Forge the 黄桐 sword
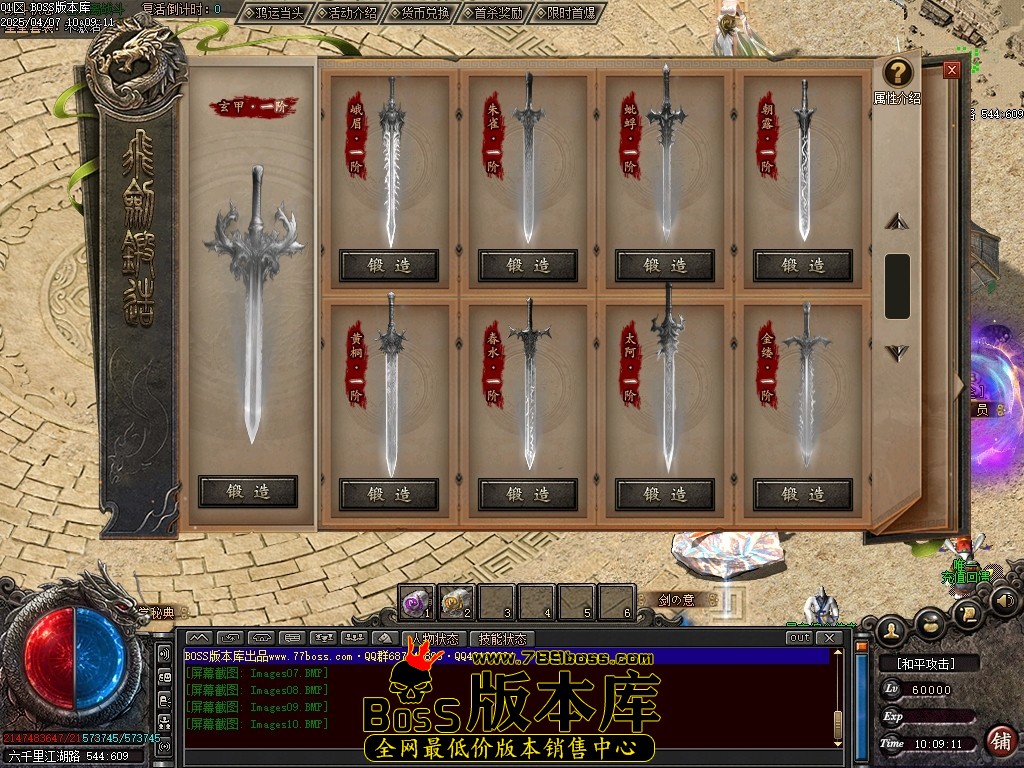The width and height of the screenshot is (1024, 768). (x=389, y=494)
